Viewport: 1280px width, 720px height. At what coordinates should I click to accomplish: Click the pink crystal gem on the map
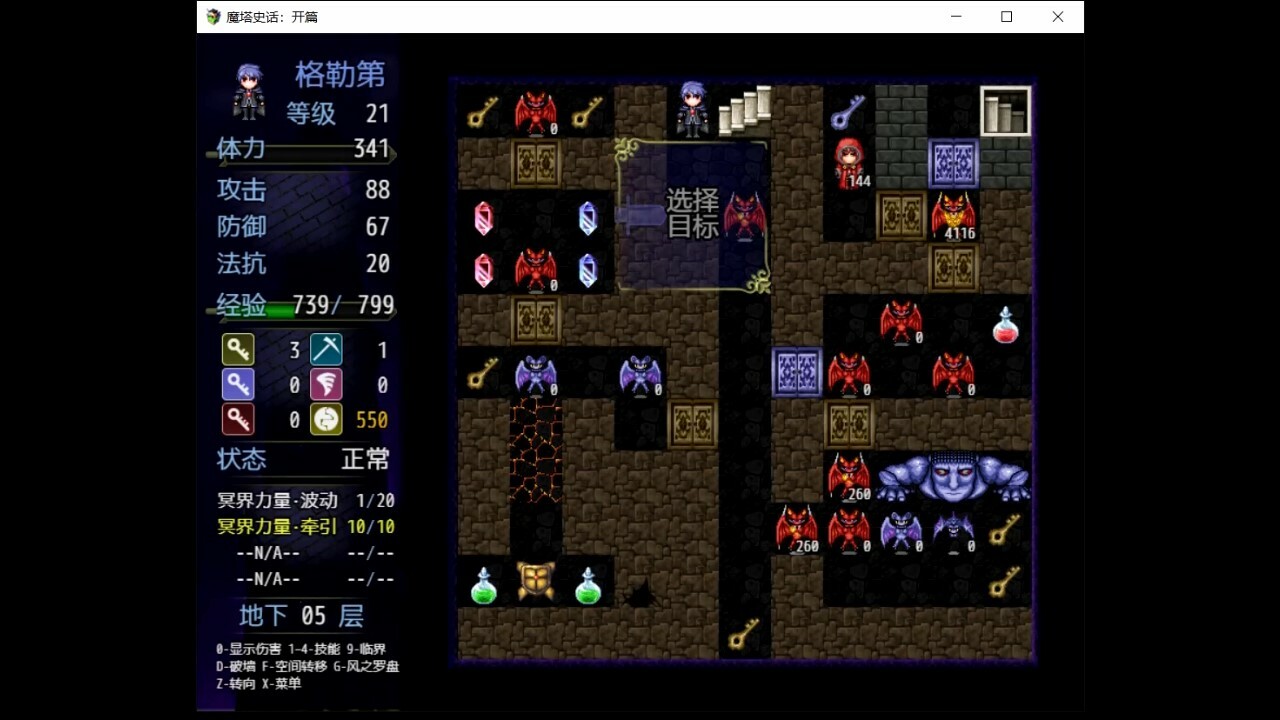(483, 220)
